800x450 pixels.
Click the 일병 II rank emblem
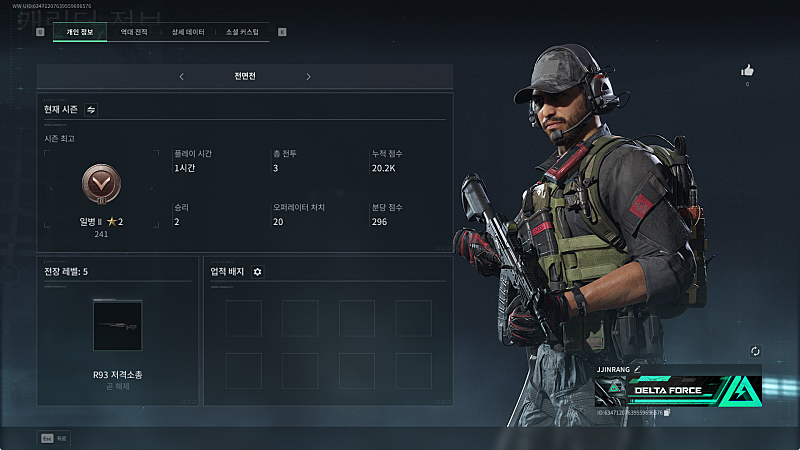[100, 184]
